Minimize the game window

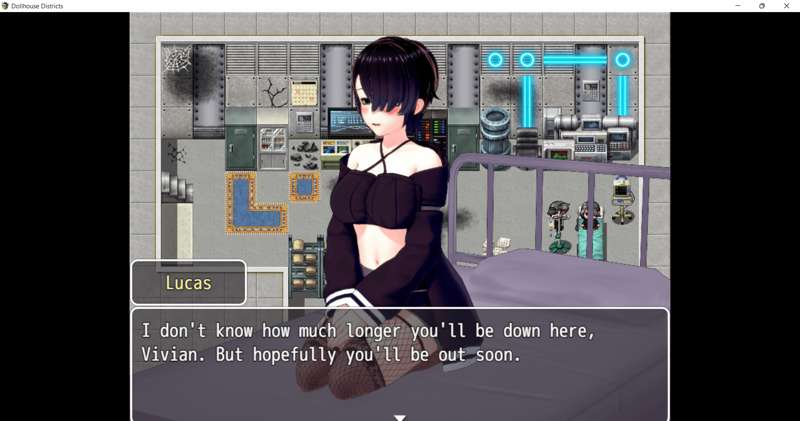(738, 6)
